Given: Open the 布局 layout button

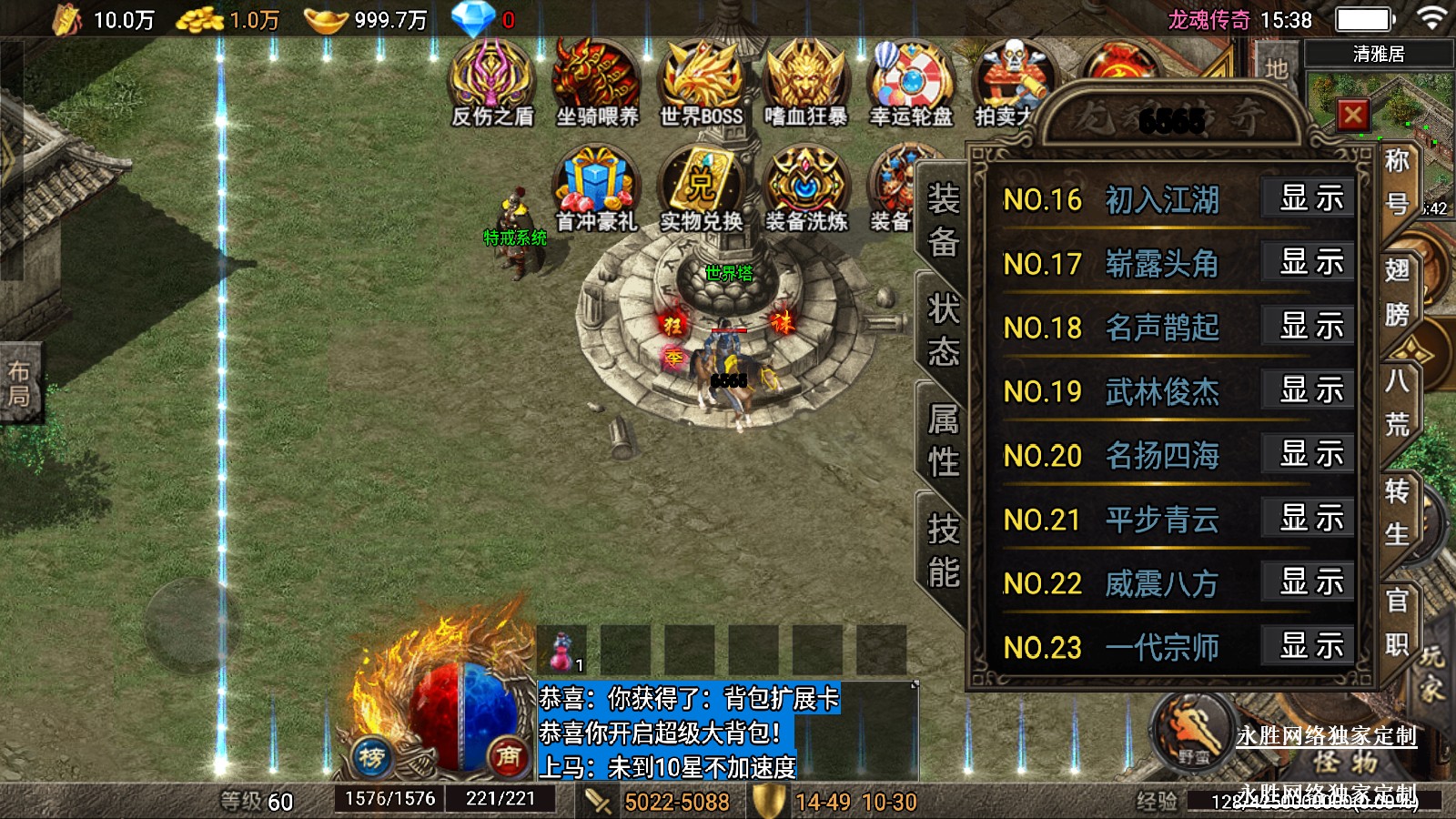Looking at the screenshot, I should [20, 384].
